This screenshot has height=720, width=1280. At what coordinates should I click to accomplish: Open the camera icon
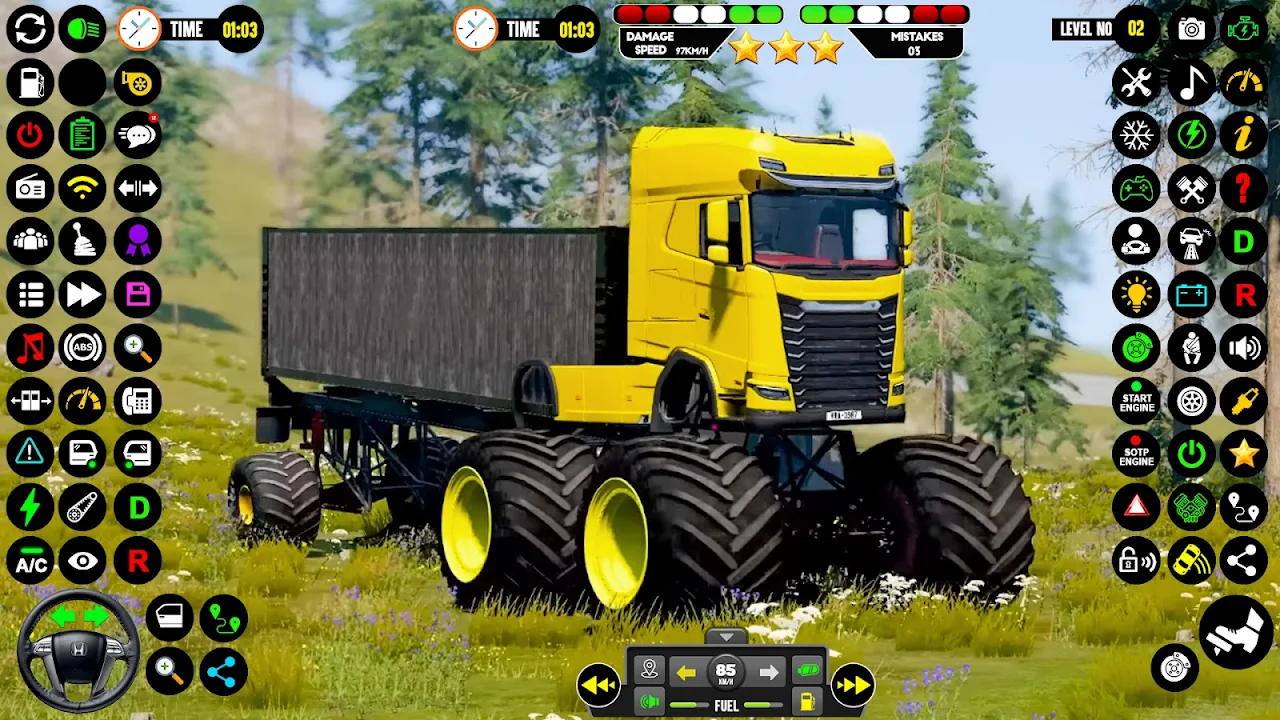click(1191, 29)
